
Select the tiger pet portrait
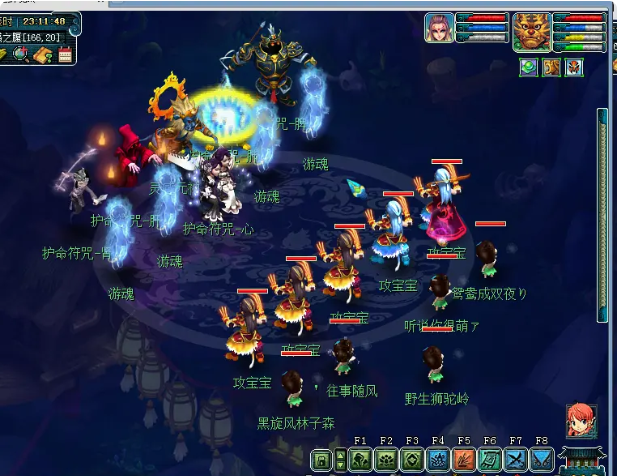pos(530,31)
